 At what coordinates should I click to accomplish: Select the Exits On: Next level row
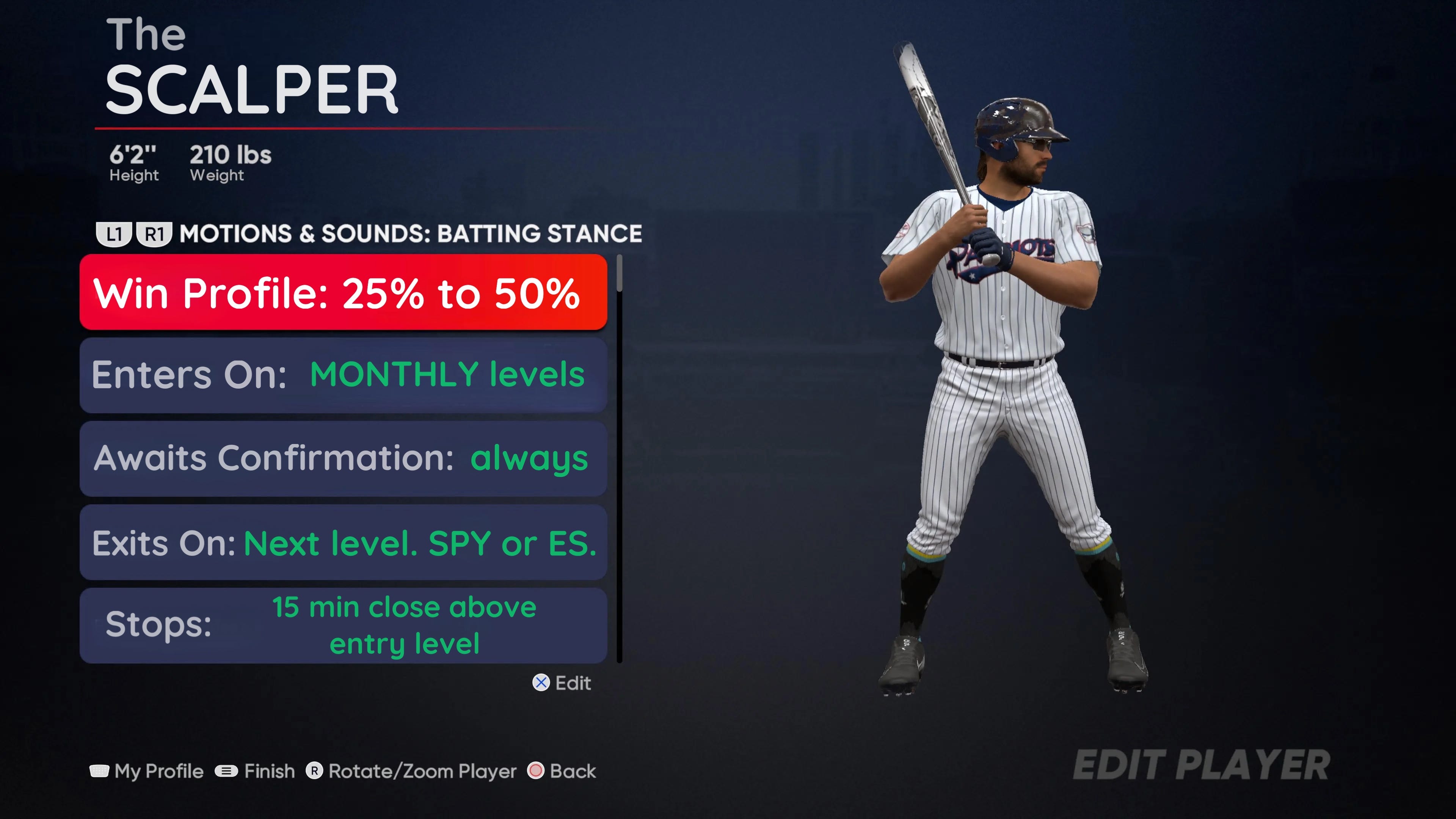click(343, 543)
